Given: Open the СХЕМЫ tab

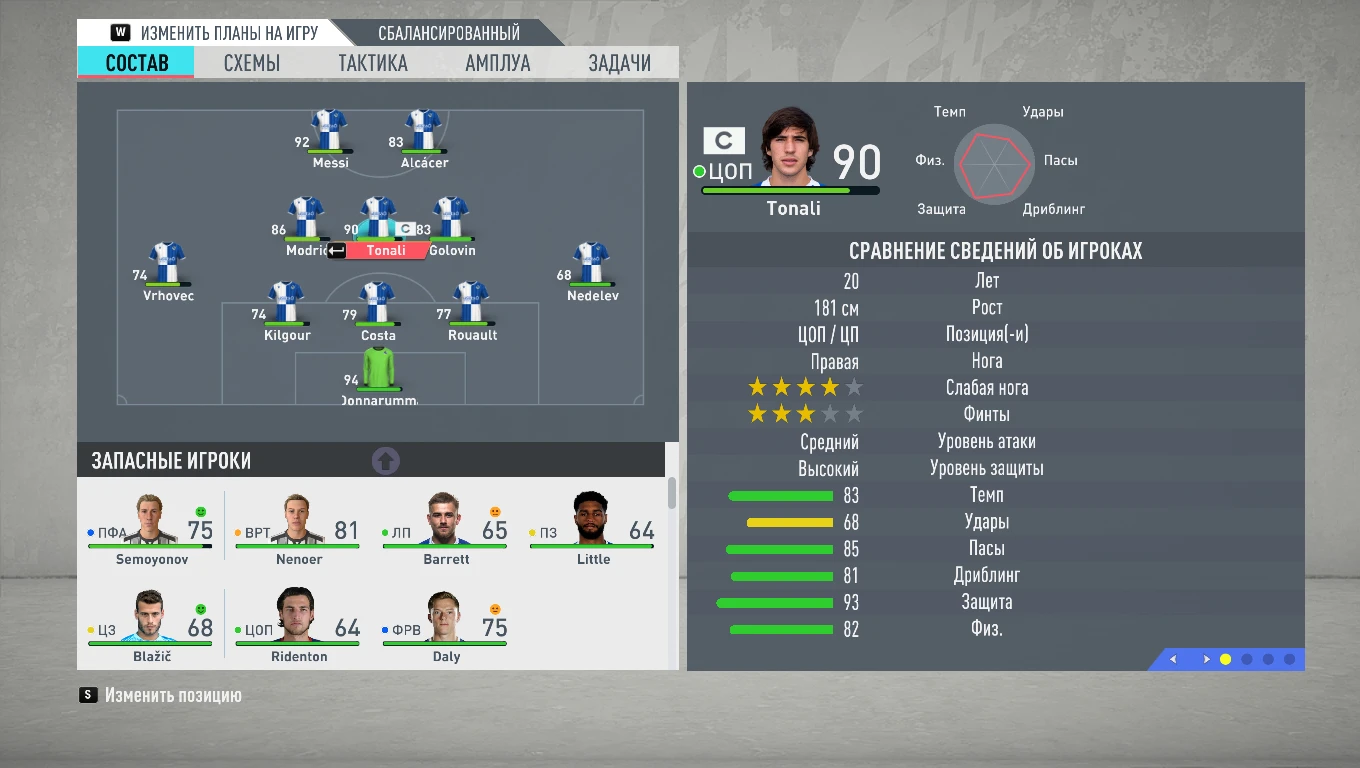Looking at the screenshot, I should (249, 62).
